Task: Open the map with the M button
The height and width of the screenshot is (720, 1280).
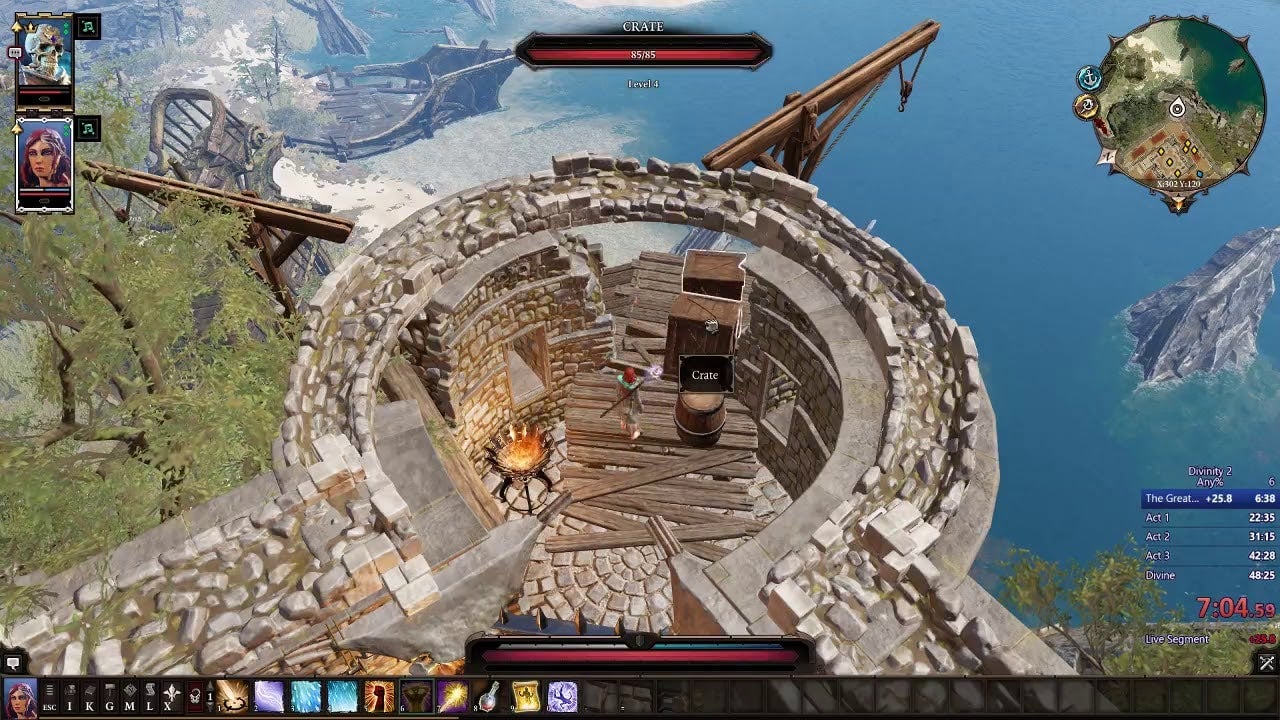Action: pos(130,696)
